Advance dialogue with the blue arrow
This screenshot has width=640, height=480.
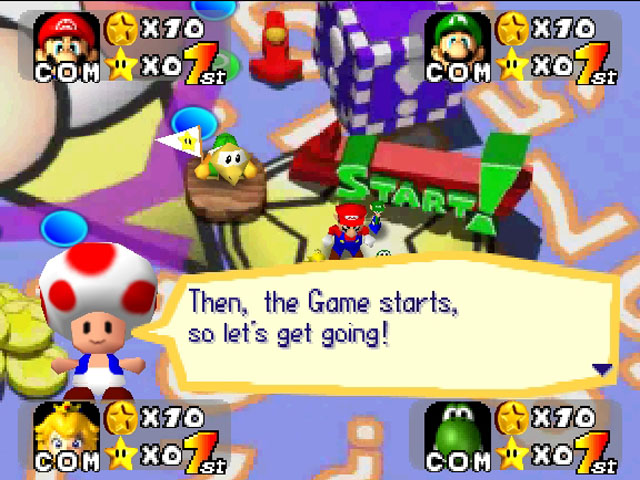602,369
